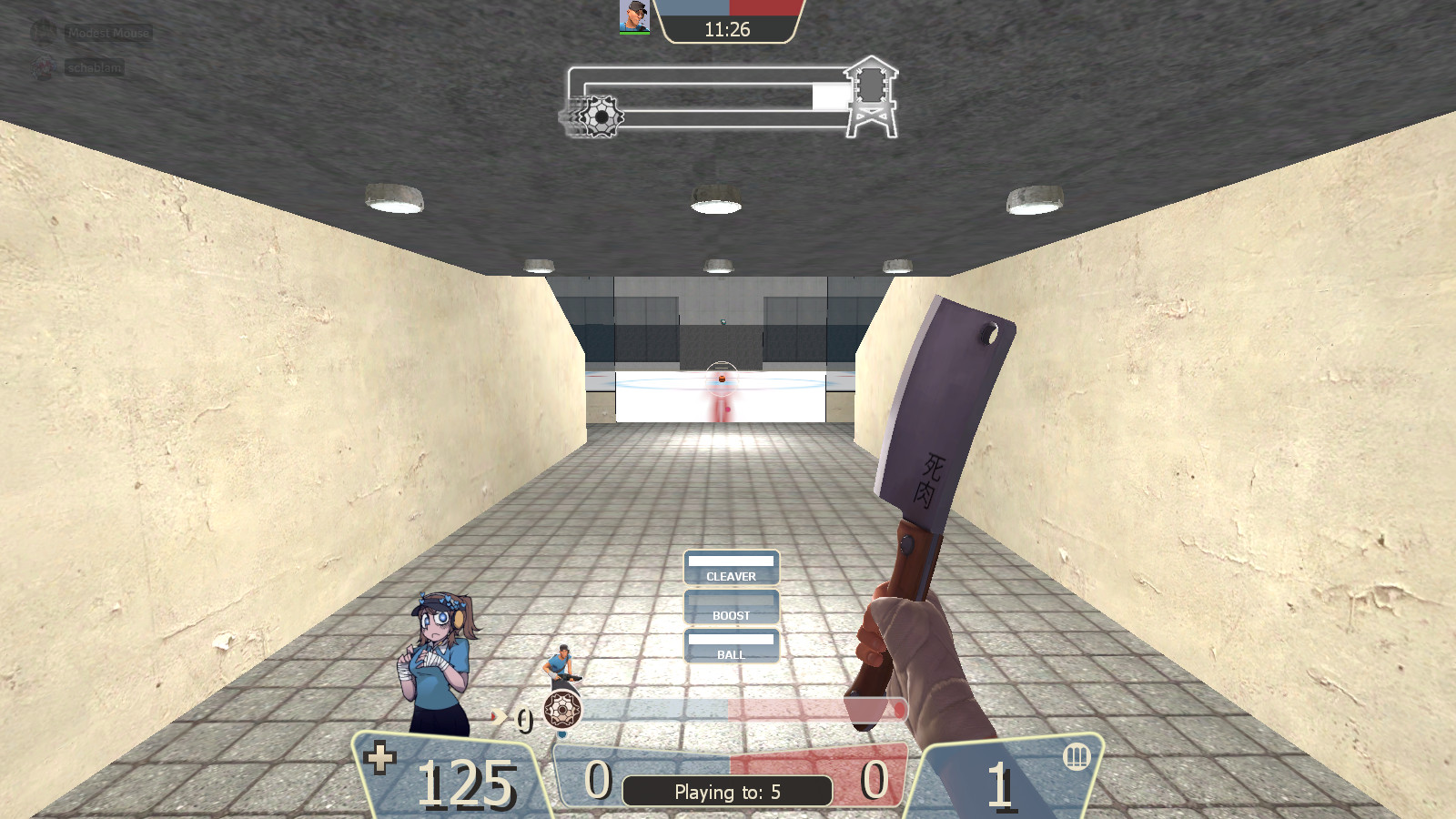This screenshot has height=819, width=1456.
Task: Click Modest Mouse's avatar in the kill feed
Action: (x=44, y=32)
